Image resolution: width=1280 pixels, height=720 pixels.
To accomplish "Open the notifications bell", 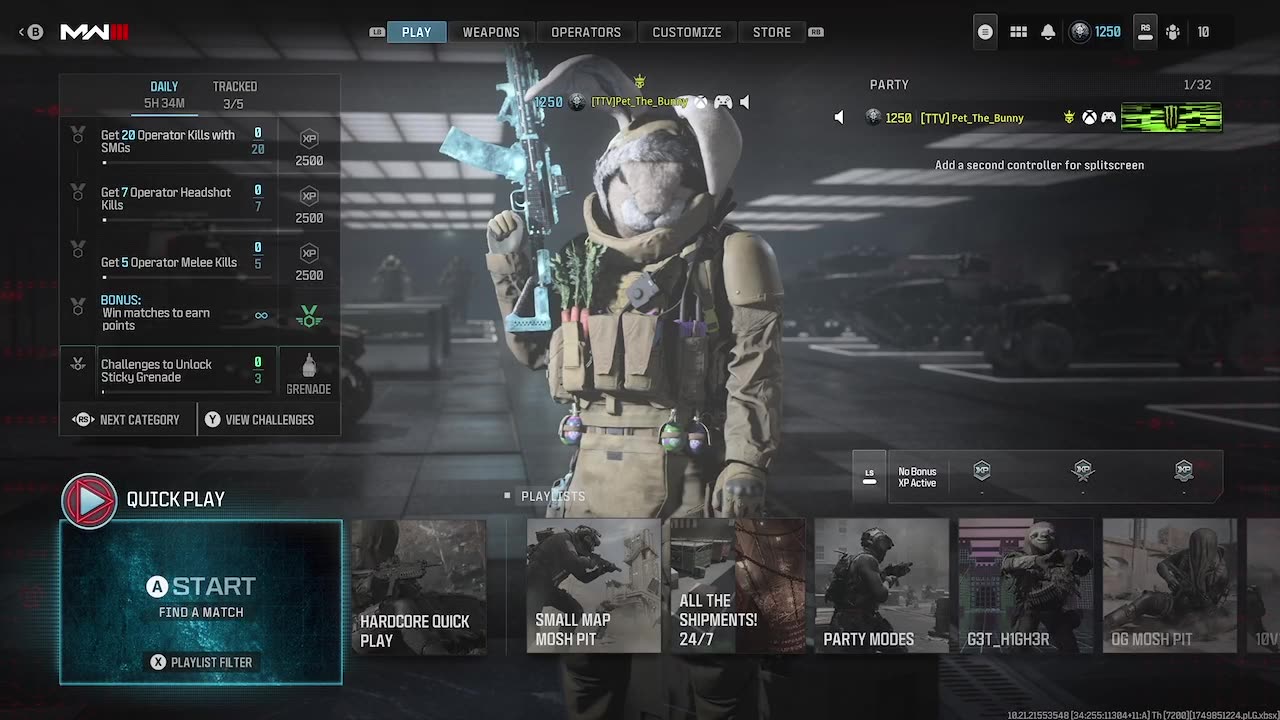I will 1048,32.
